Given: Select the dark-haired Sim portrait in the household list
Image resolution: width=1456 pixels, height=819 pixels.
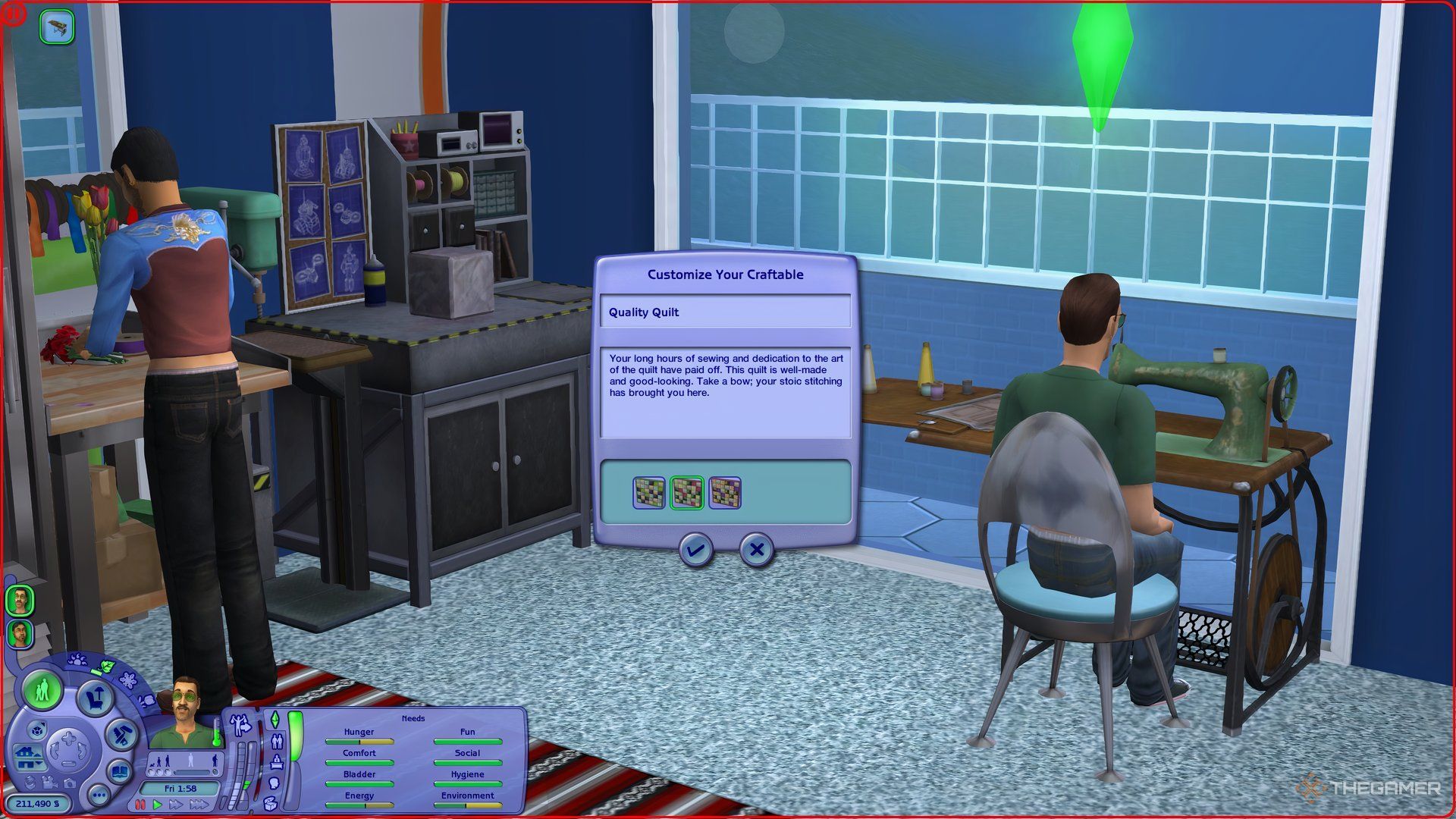Looking at the screenshot, I should (19, 633).
